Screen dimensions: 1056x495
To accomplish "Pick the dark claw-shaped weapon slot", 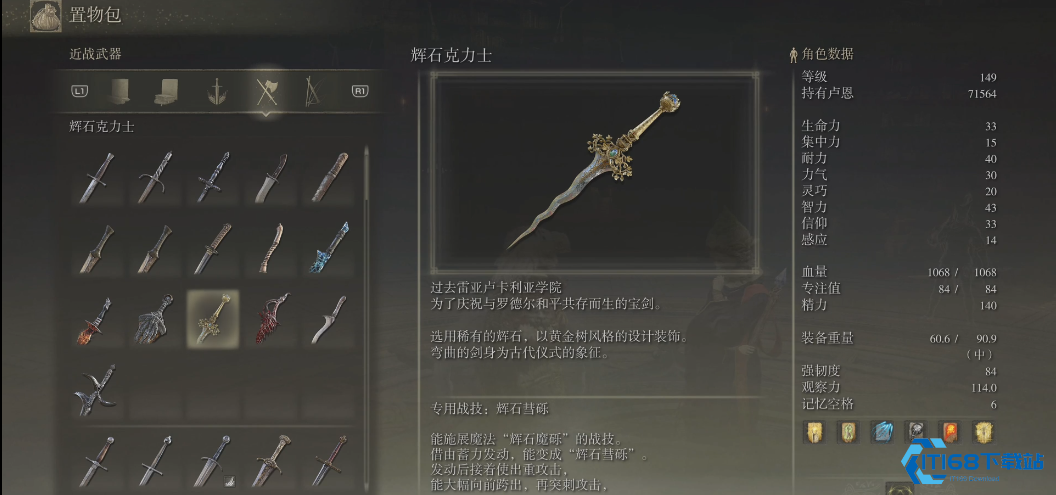I will [x=154, y=318].
